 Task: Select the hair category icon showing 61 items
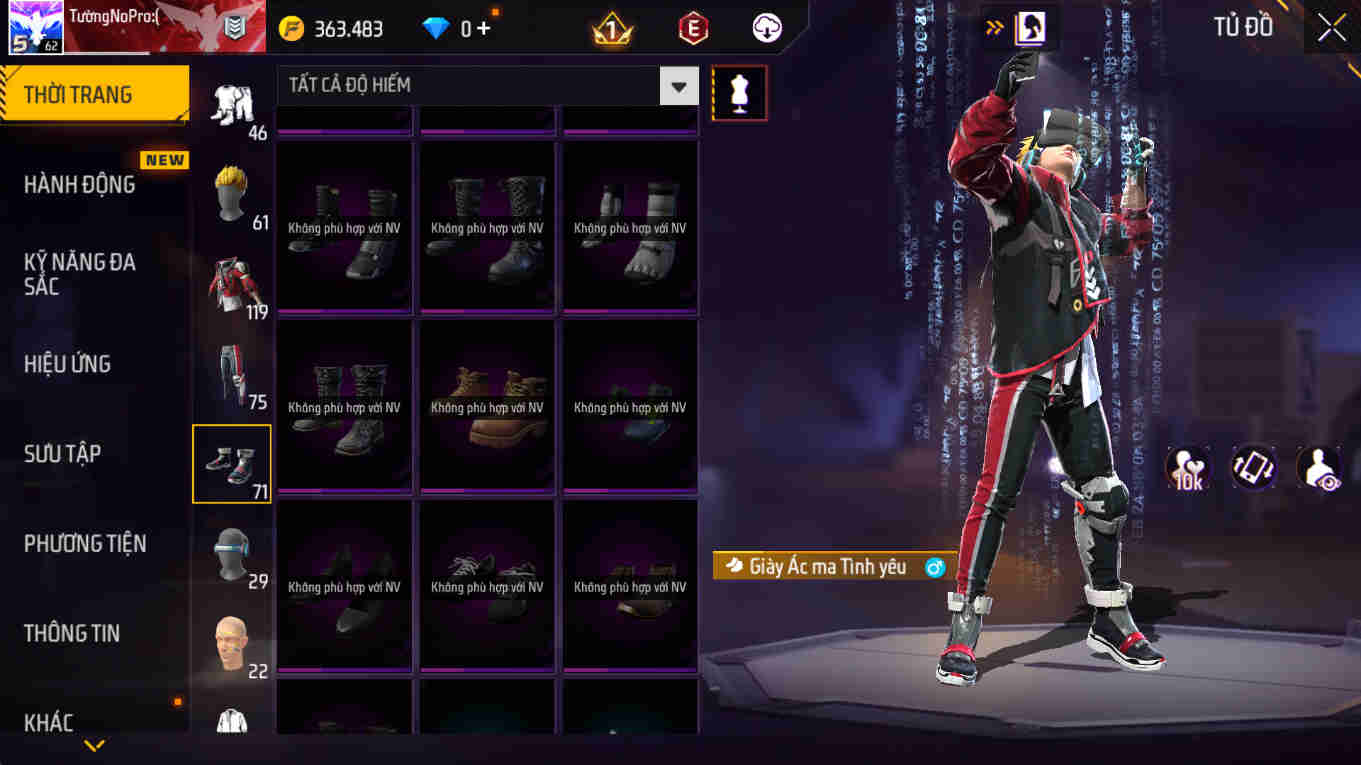click(x=231, y=193)
